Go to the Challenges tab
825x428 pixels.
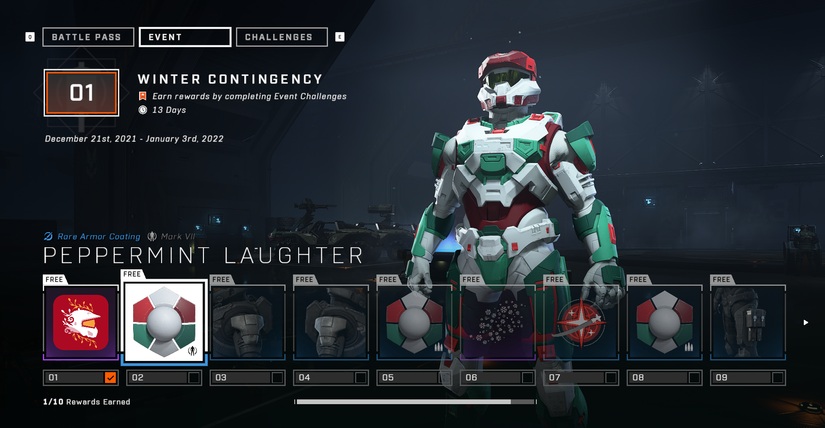point(281,37)
